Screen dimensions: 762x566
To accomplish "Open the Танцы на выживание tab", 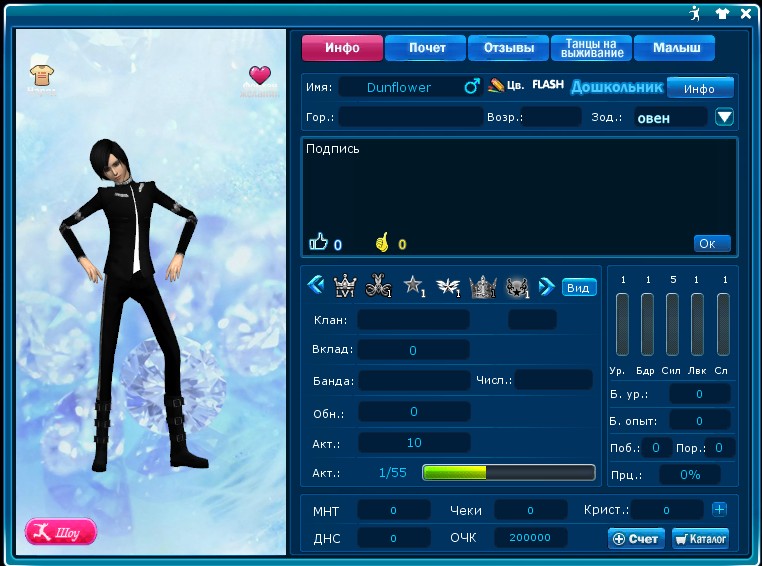I will tap(591, 48).
